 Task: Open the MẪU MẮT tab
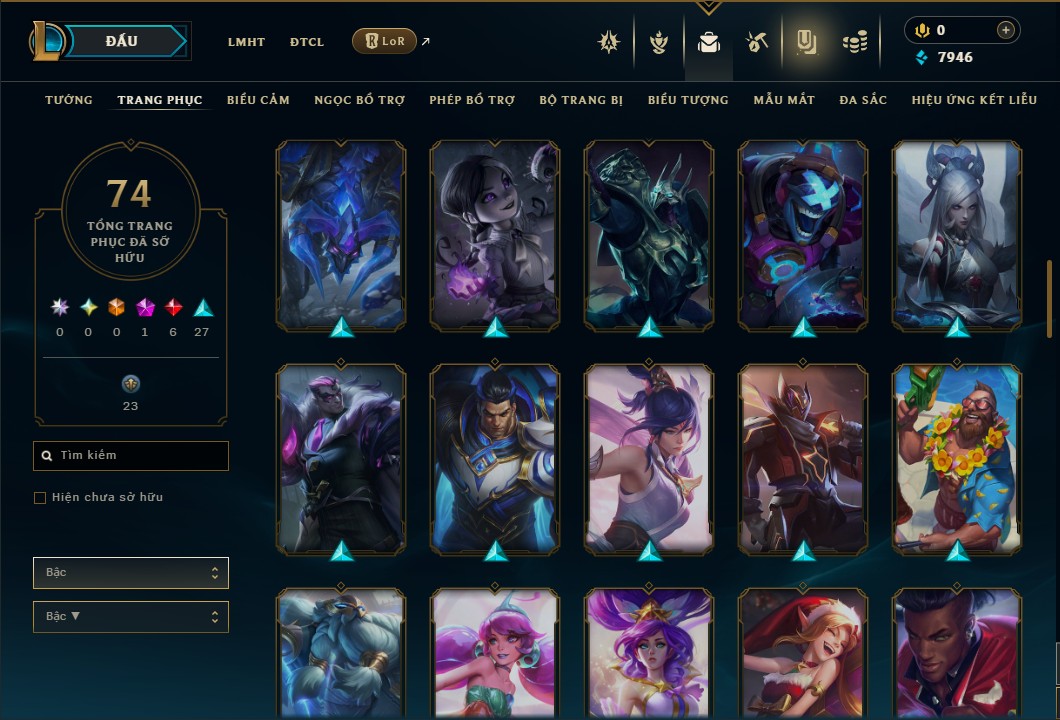coord(784,100)
